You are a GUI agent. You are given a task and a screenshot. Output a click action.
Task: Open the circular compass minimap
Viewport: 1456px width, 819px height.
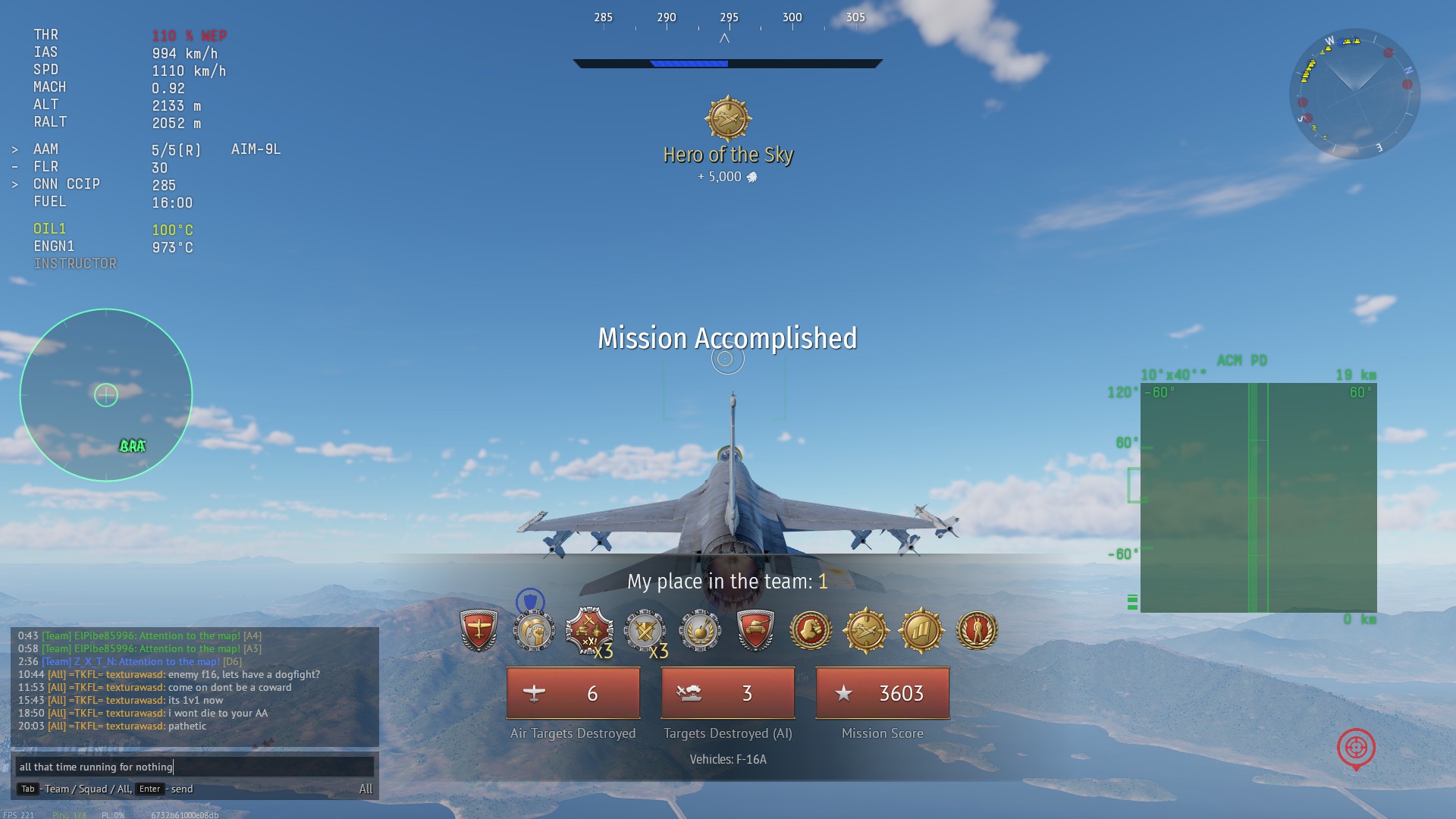(1354, 94)
